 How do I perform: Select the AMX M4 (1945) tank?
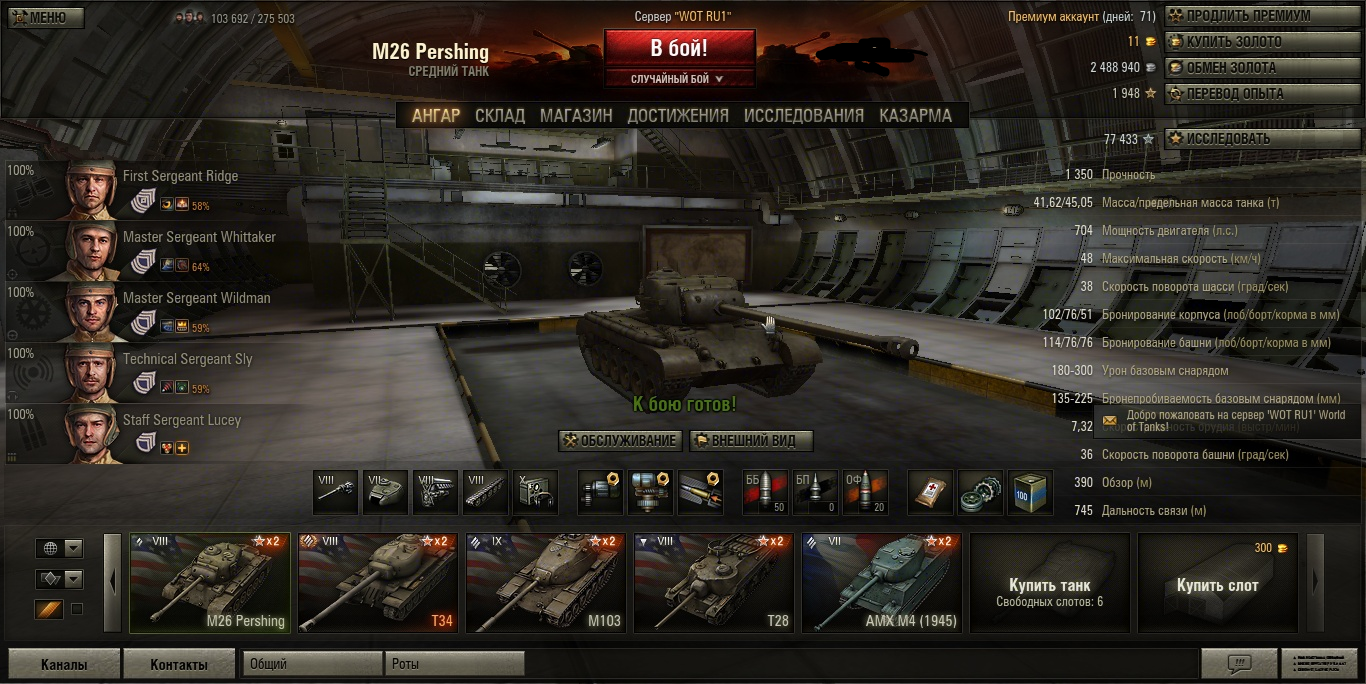(x=882, y=583)
